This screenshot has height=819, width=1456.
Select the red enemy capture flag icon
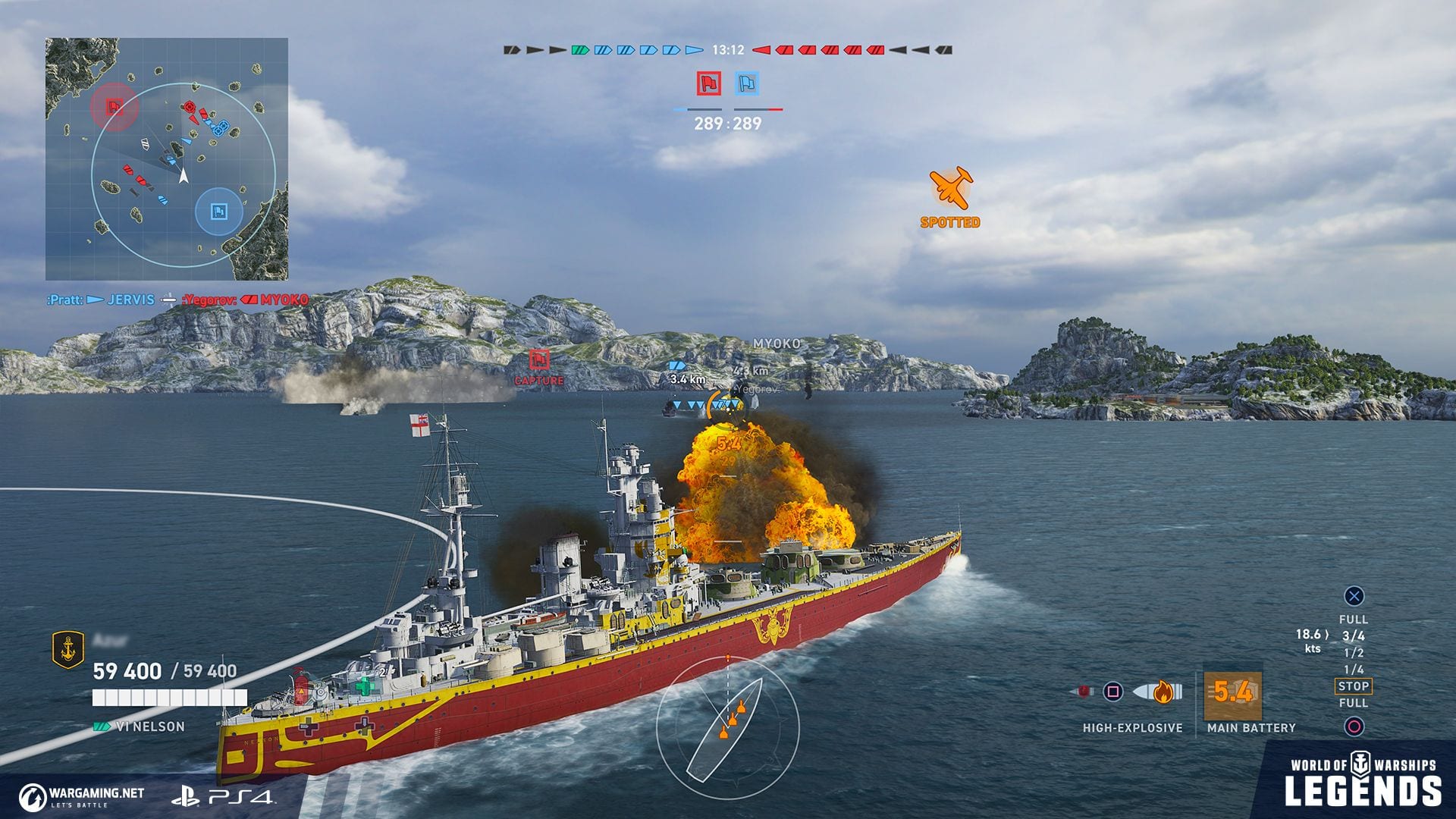tap(709, 83)
